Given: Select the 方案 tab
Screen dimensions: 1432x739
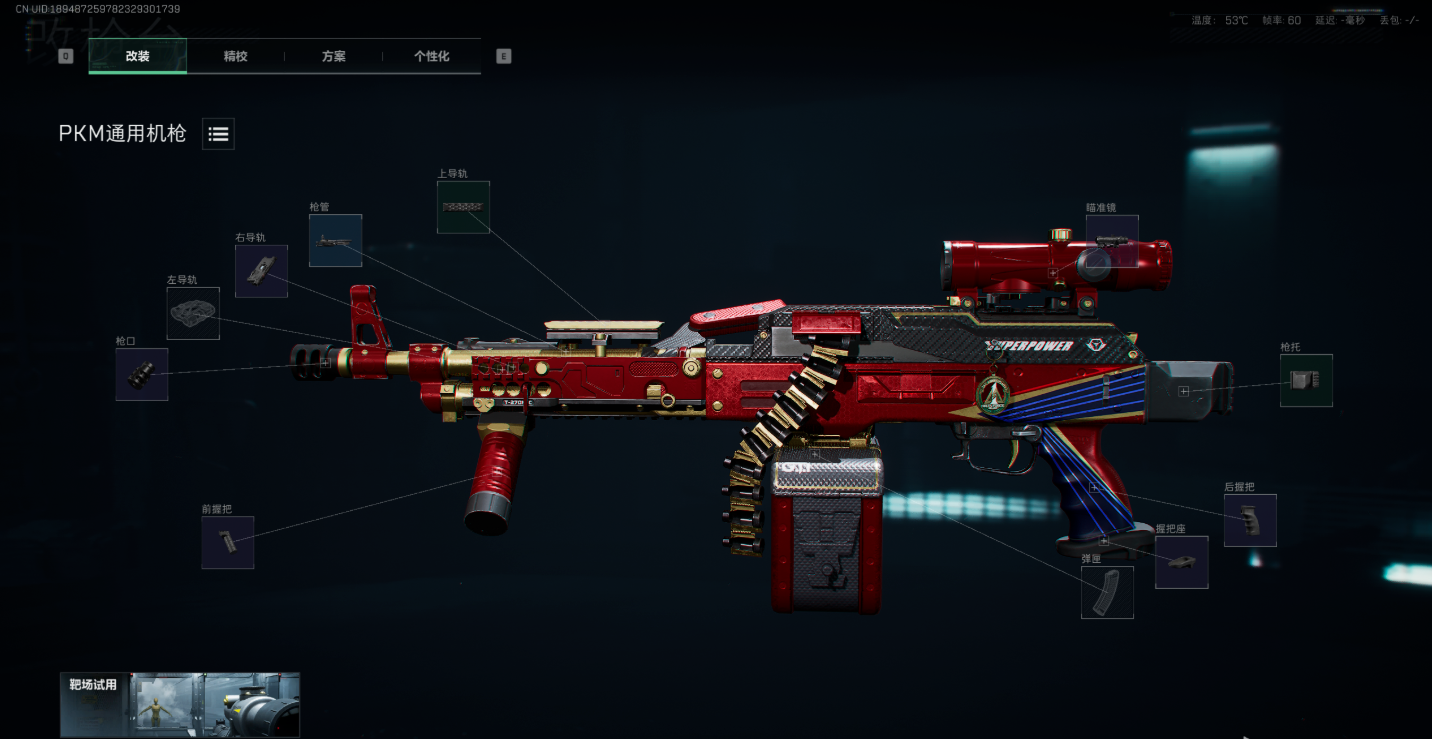Looking at the screenshot, I should [334, 56].
